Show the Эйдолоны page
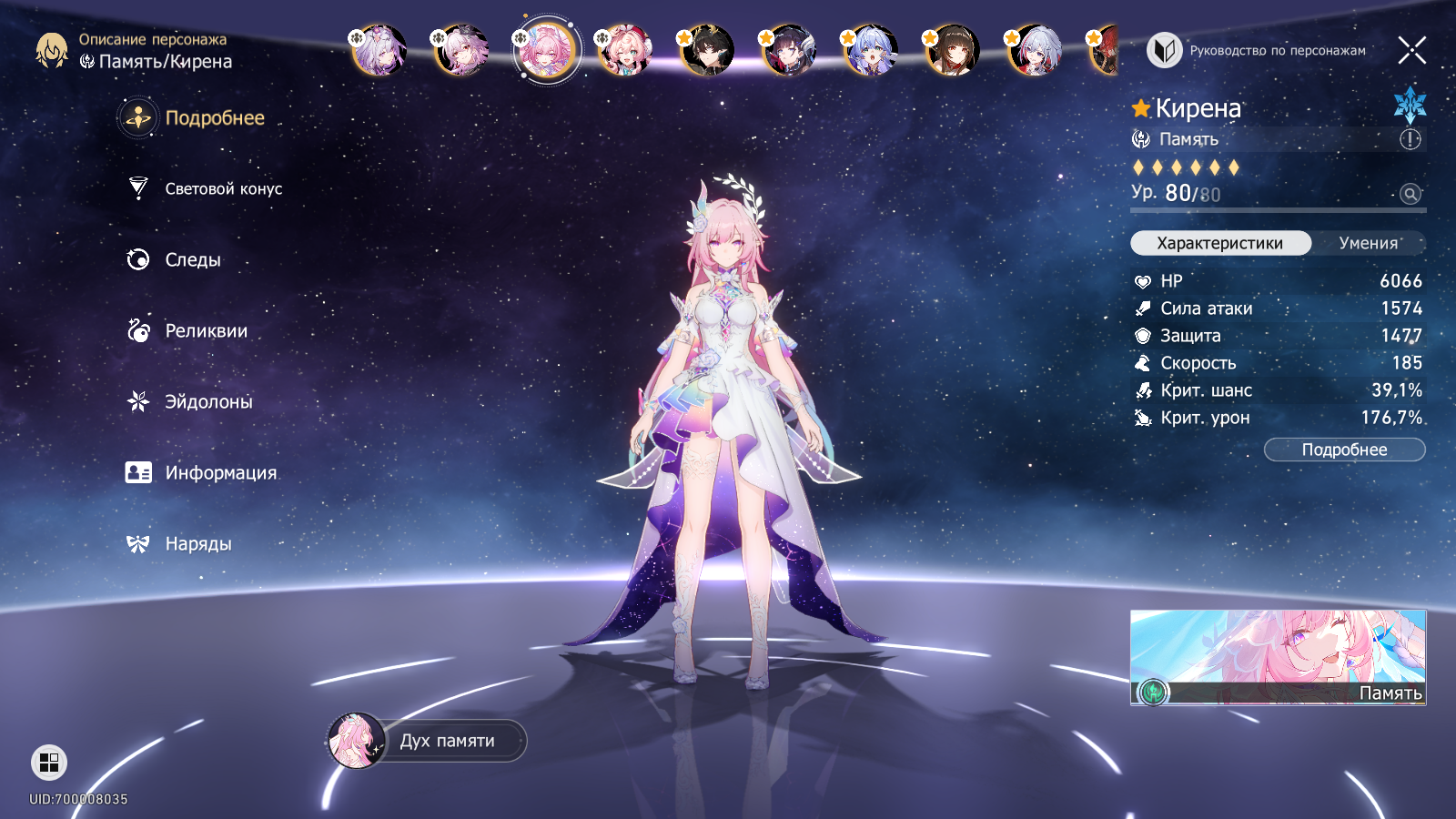Screen dimensions: 1456x819 (x=208, y=401)
